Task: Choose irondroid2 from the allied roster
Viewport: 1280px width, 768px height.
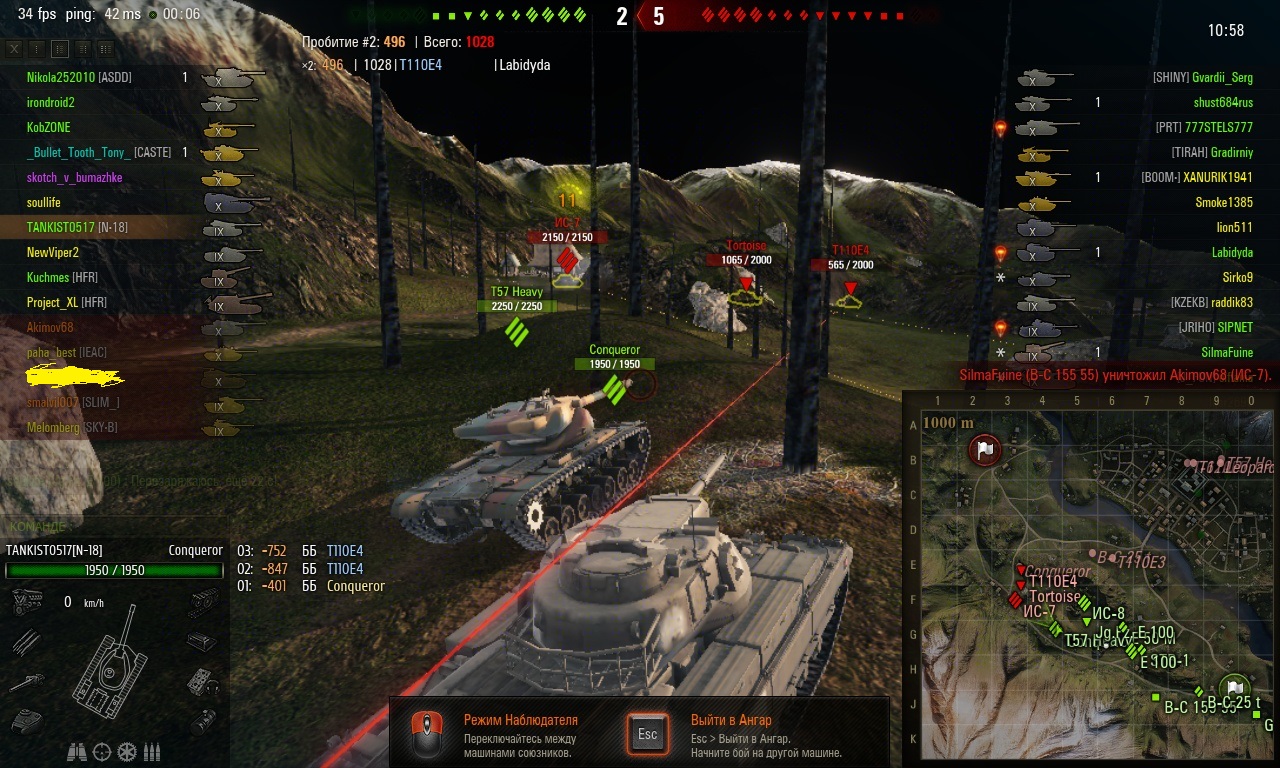Action: coord(51,102)
